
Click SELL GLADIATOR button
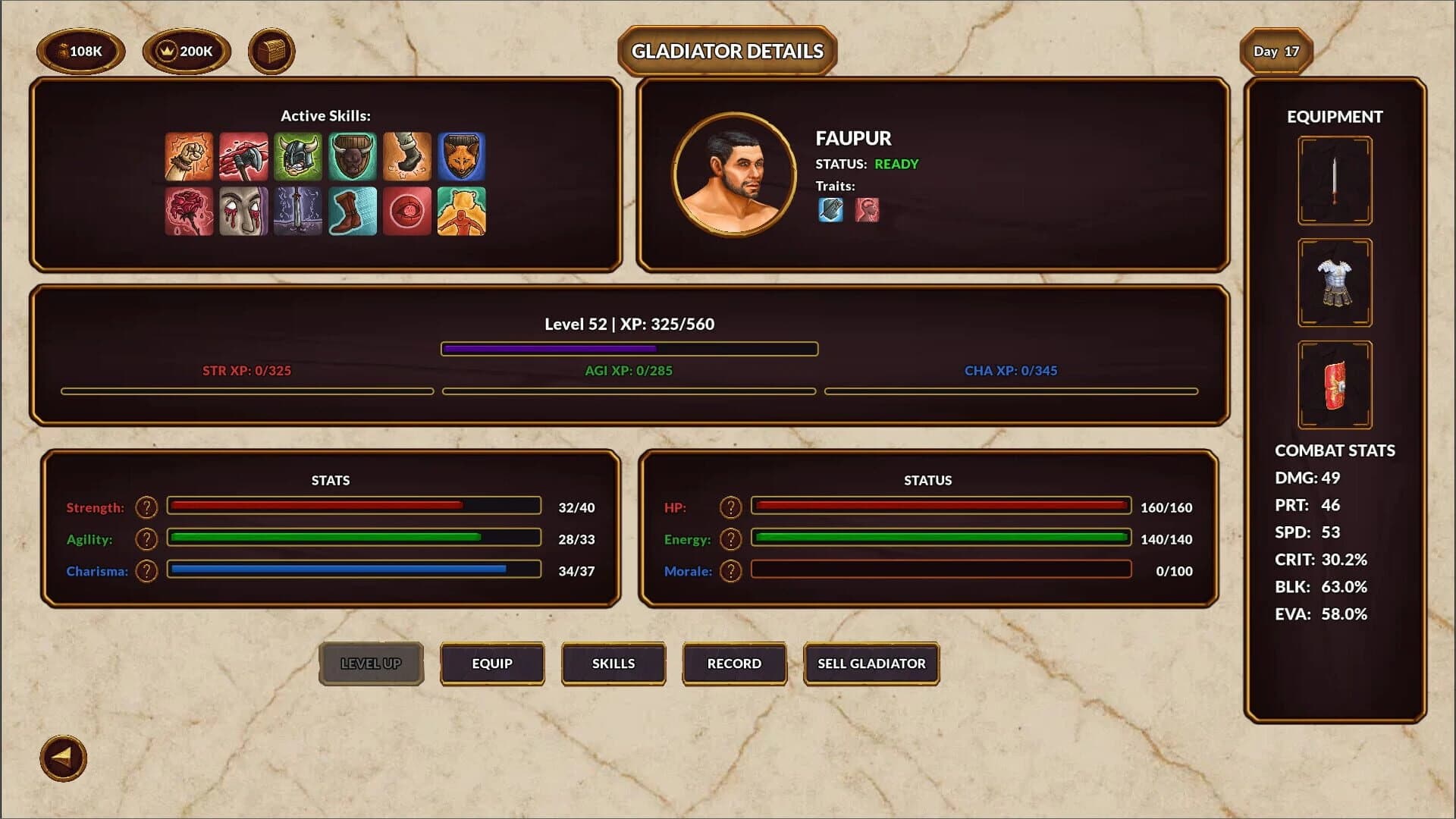871,664
